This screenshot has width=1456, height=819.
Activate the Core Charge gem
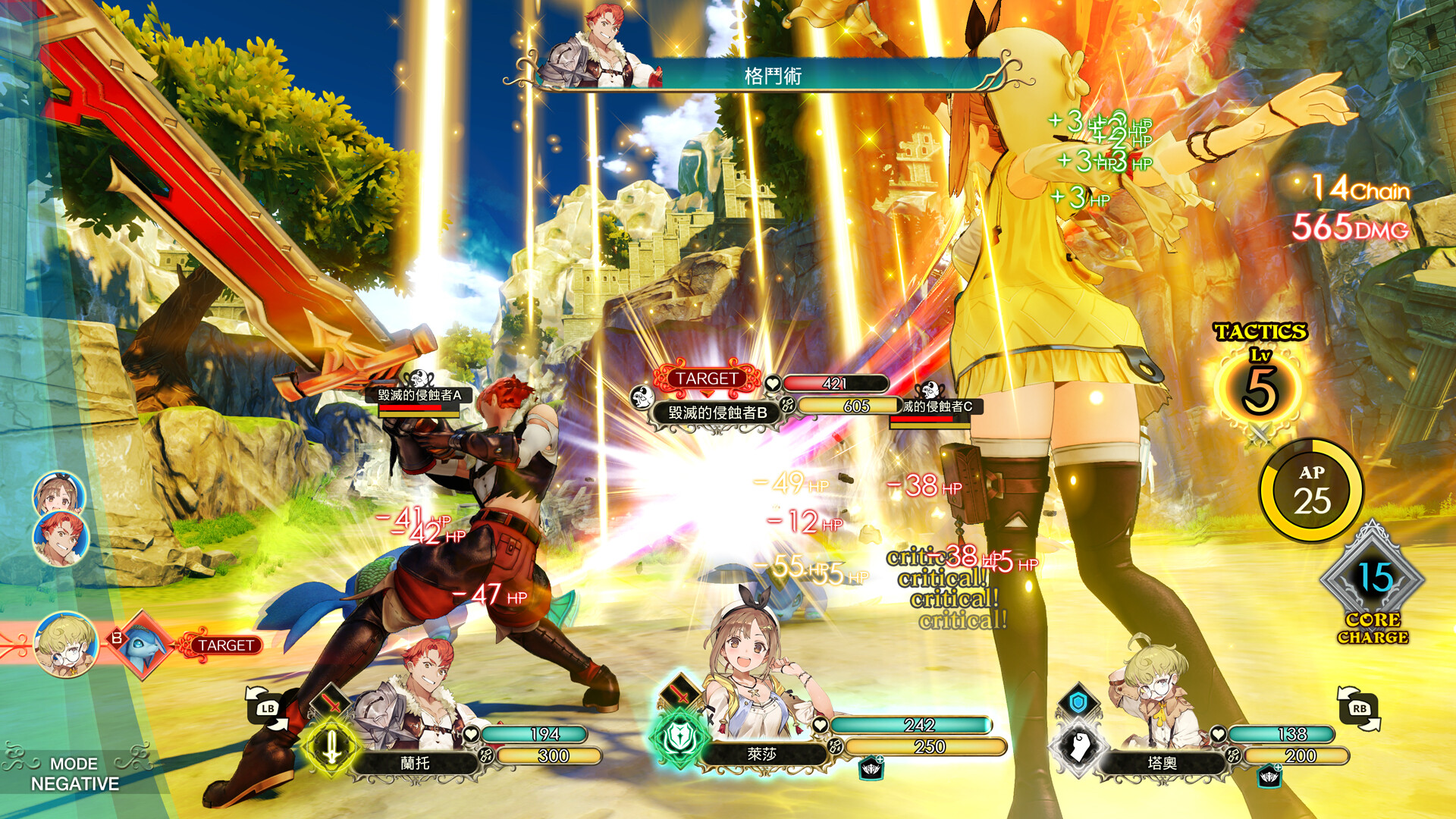(1373, 580)
